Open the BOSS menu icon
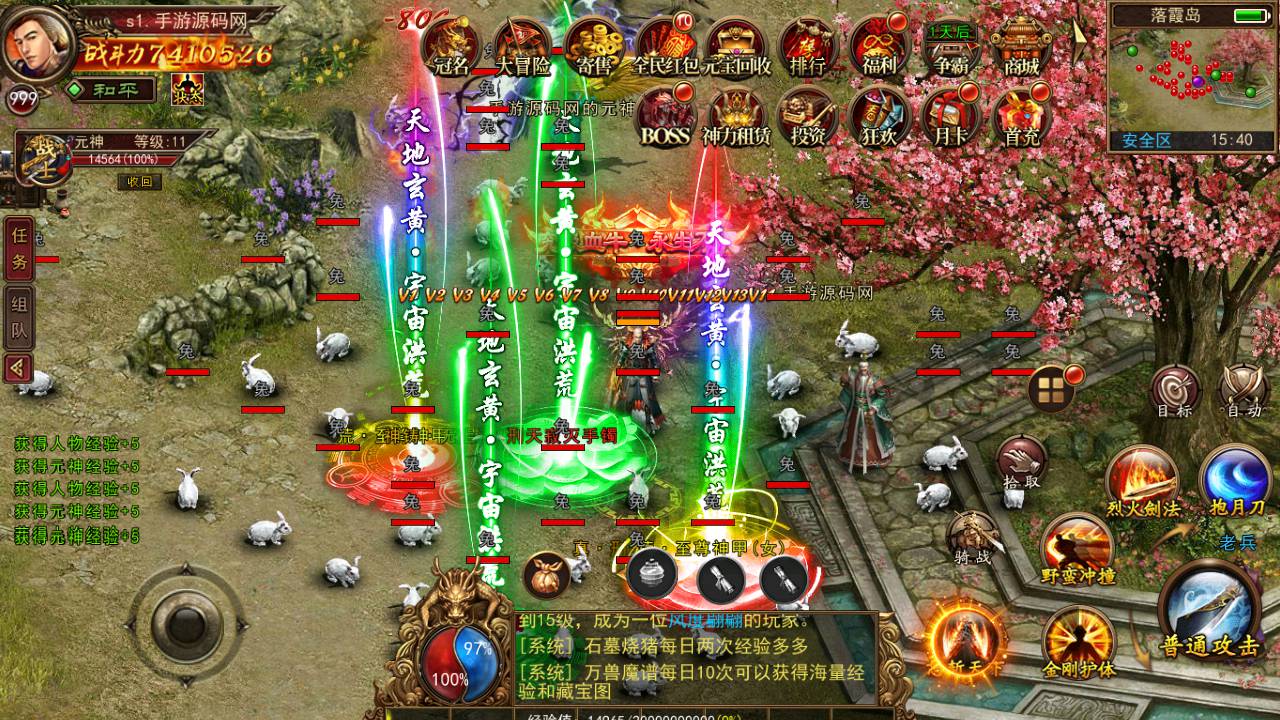1280x720 pixels. click(x=666, y=117)
